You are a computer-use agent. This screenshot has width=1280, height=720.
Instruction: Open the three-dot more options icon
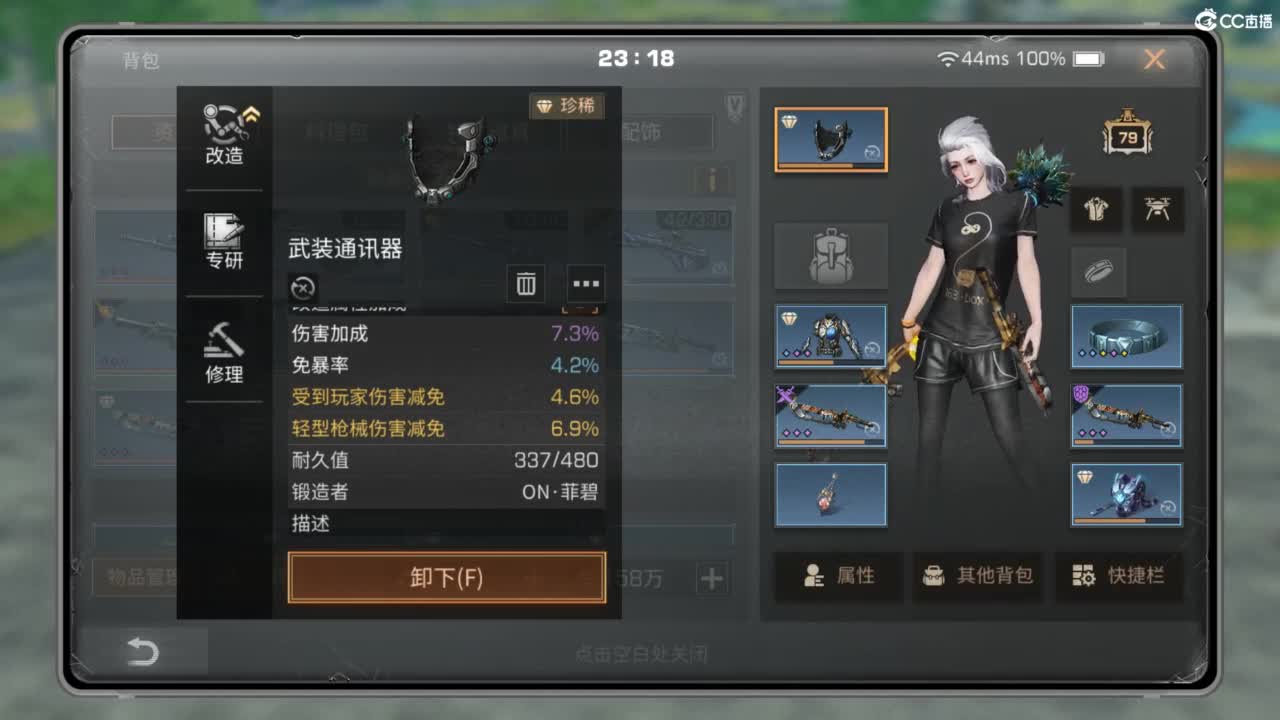pyautogui.click(x=586, y=284)
